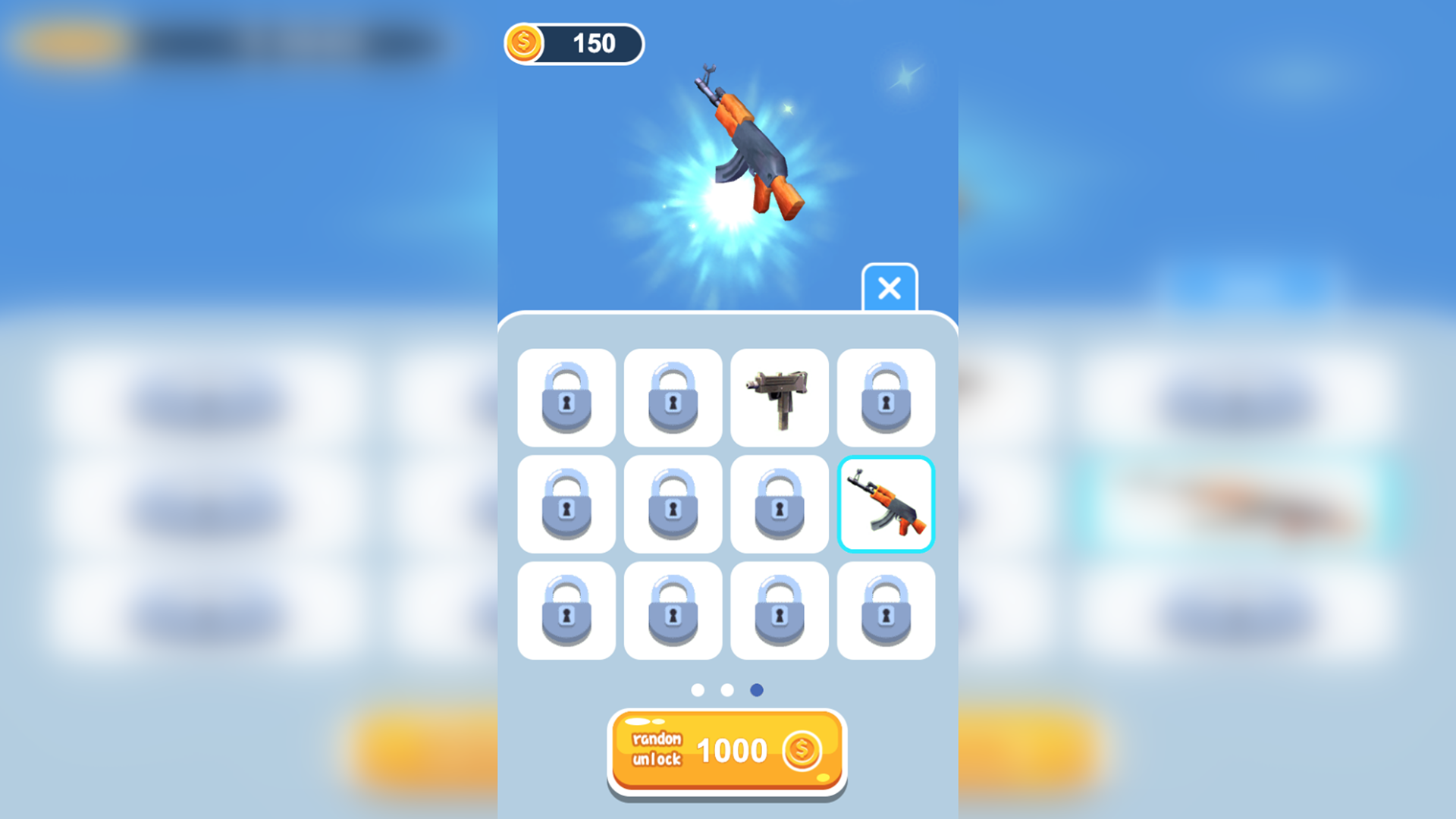Click the first locked slot in middle row
This screenshot has width=1456, height=819.
click(x=566, y=504)
